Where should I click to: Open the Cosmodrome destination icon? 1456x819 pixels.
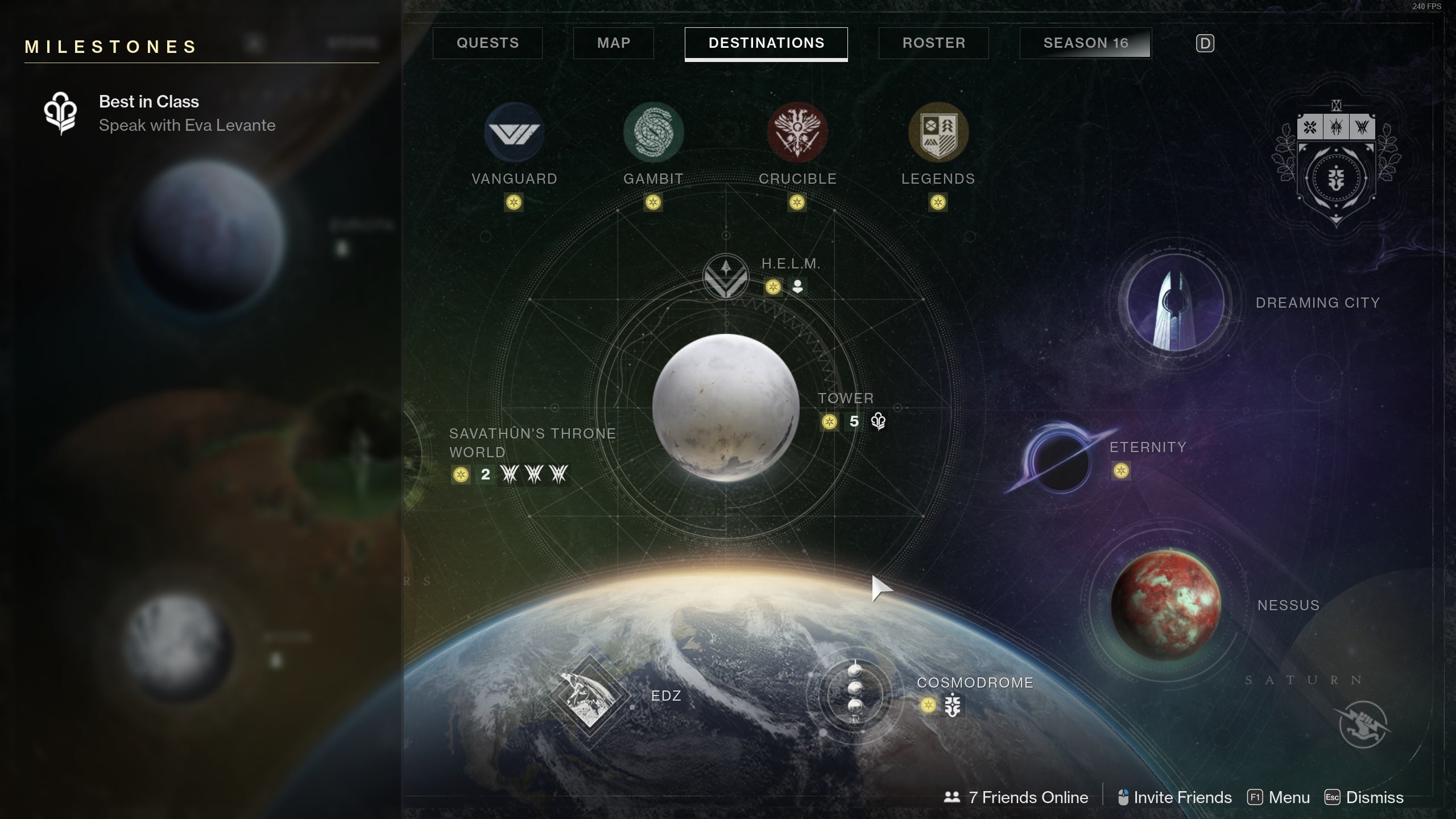[x=854, y=695]
